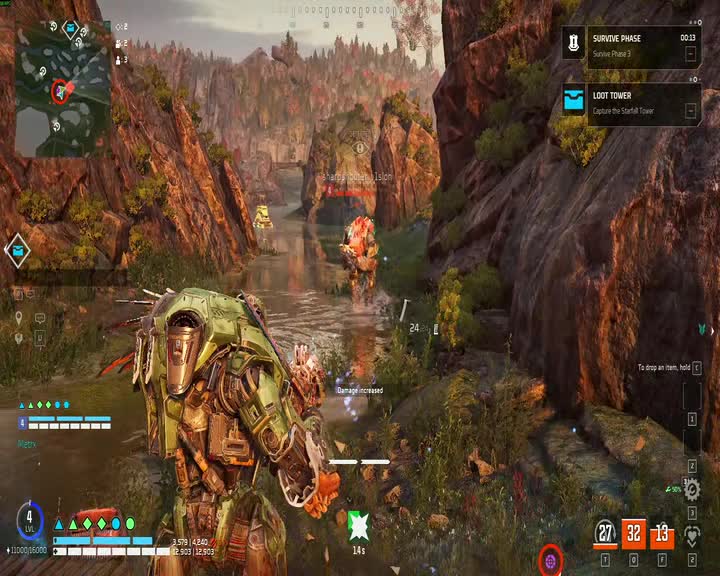This screenshot has height=576, width=720.
Task: Select the weapon slot showing 27 ammo
Action: 605,533
